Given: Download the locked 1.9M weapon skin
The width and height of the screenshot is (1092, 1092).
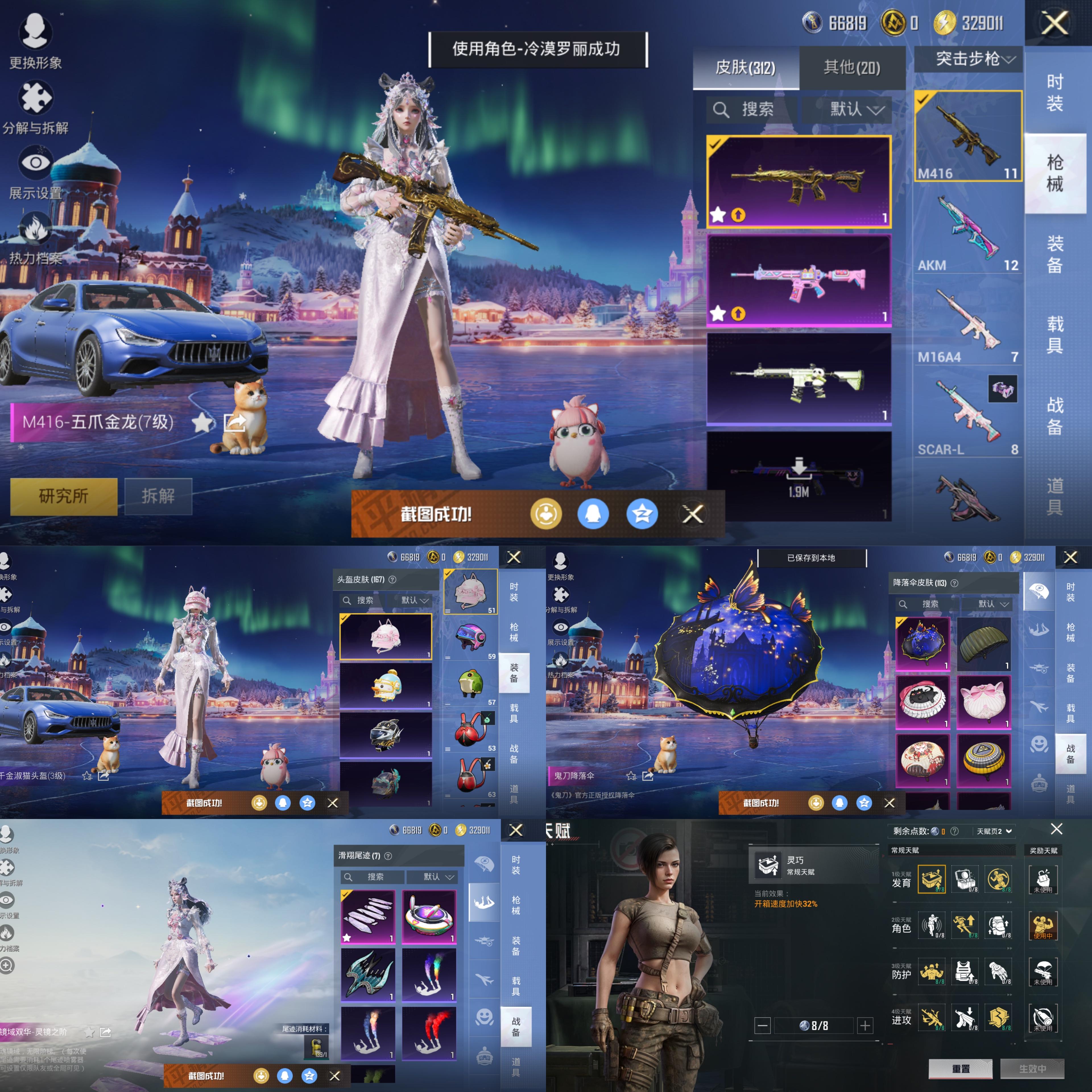Looking at the screenshot, I should tap(799, 475).
